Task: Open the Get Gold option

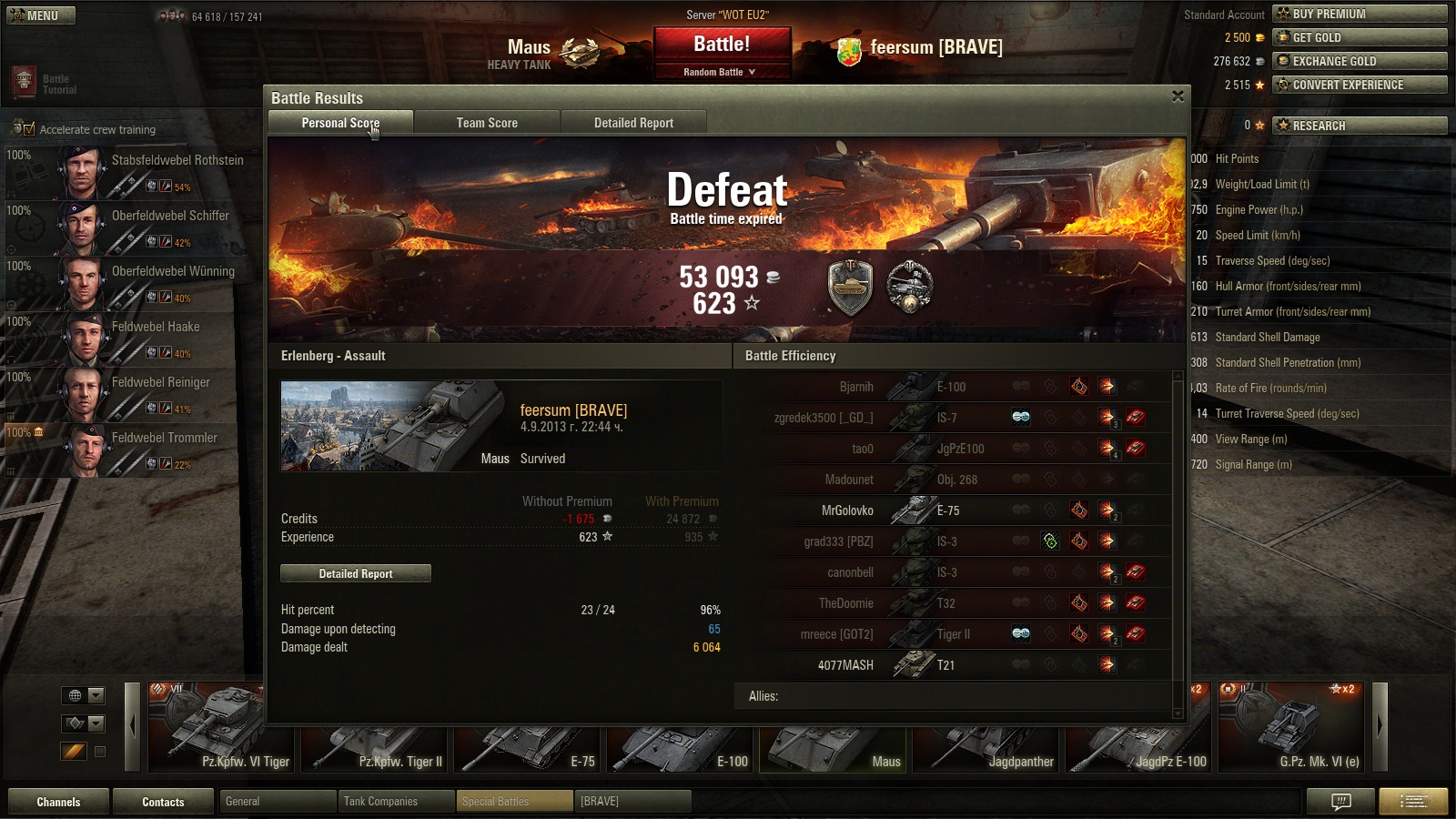Action: coord(1359,37)
